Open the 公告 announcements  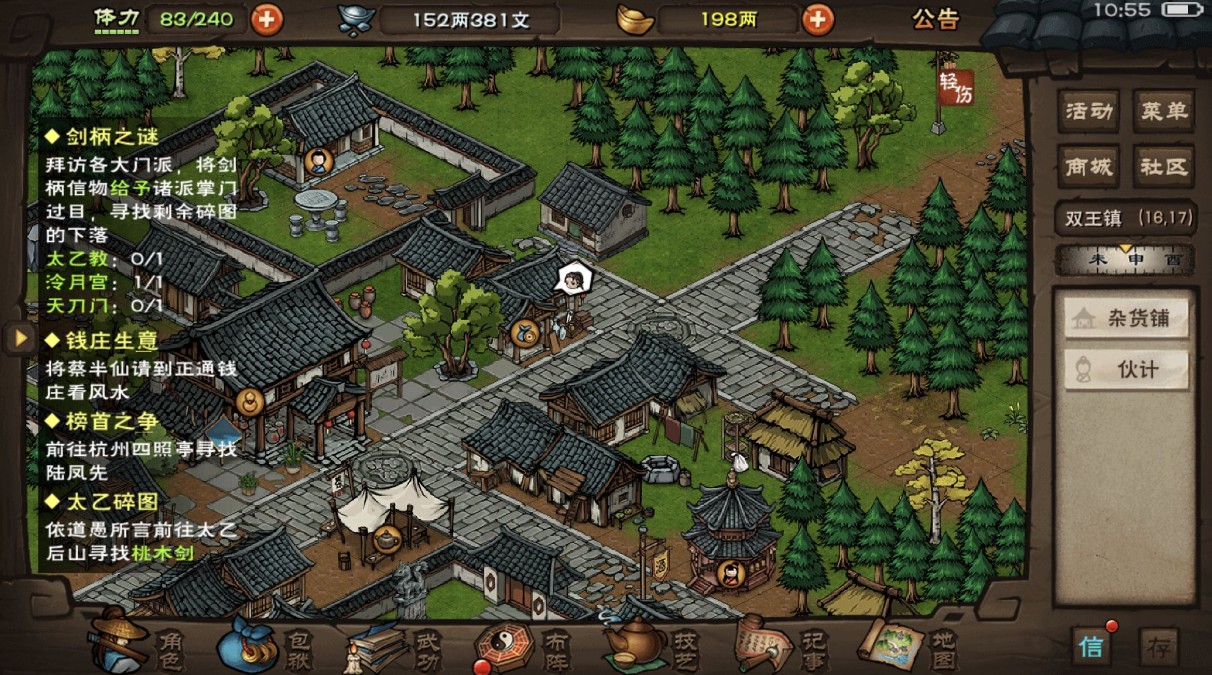click(x=936, y=19)
